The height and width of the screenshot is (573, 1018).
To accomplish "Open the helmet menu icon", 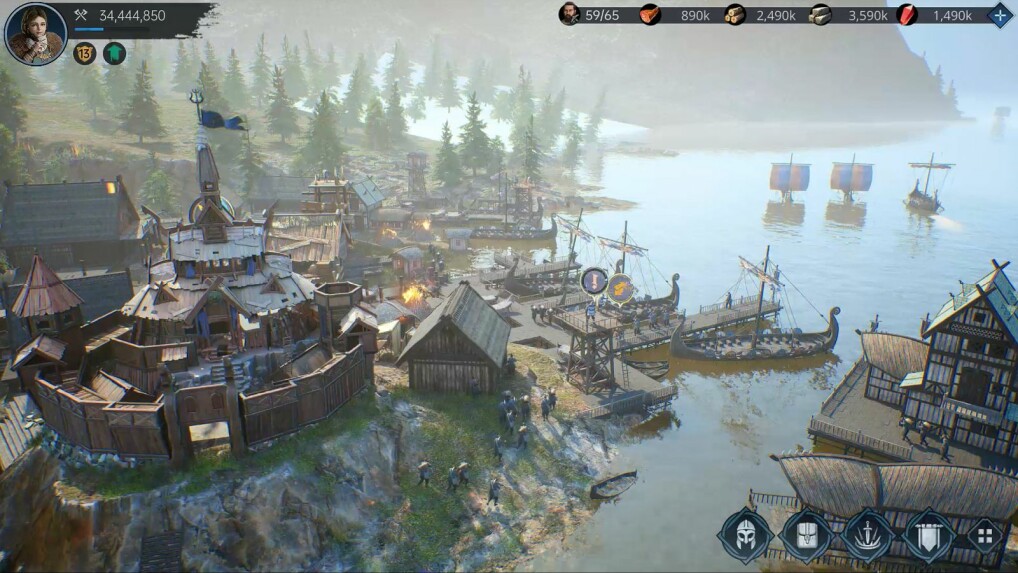I will (x=745, y=536).
